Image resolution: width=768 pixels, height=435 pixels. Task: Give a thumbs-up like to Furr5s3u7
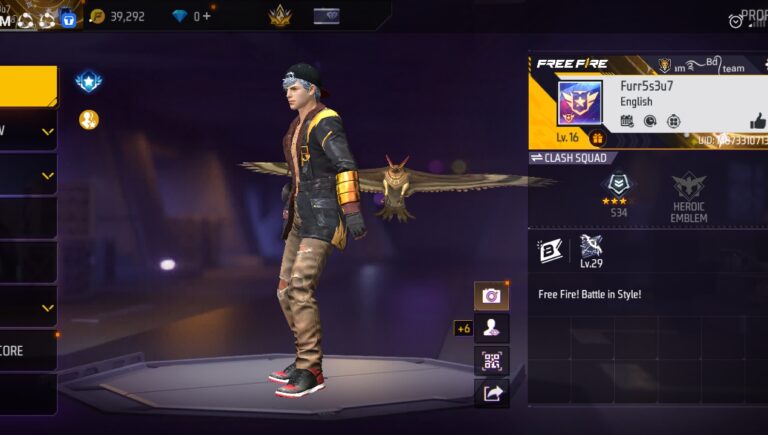tap(757, 121)
